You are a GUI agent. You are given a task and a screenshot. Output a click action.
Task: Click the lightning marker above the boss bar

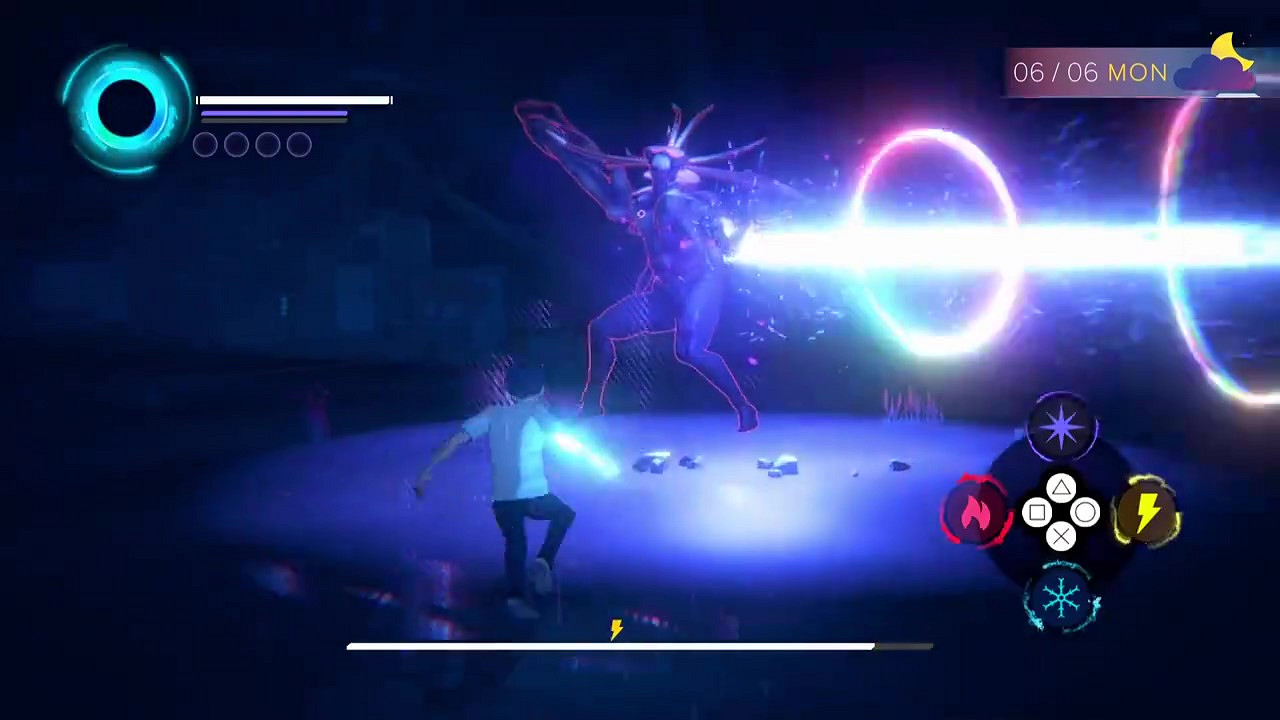(615, 629)
